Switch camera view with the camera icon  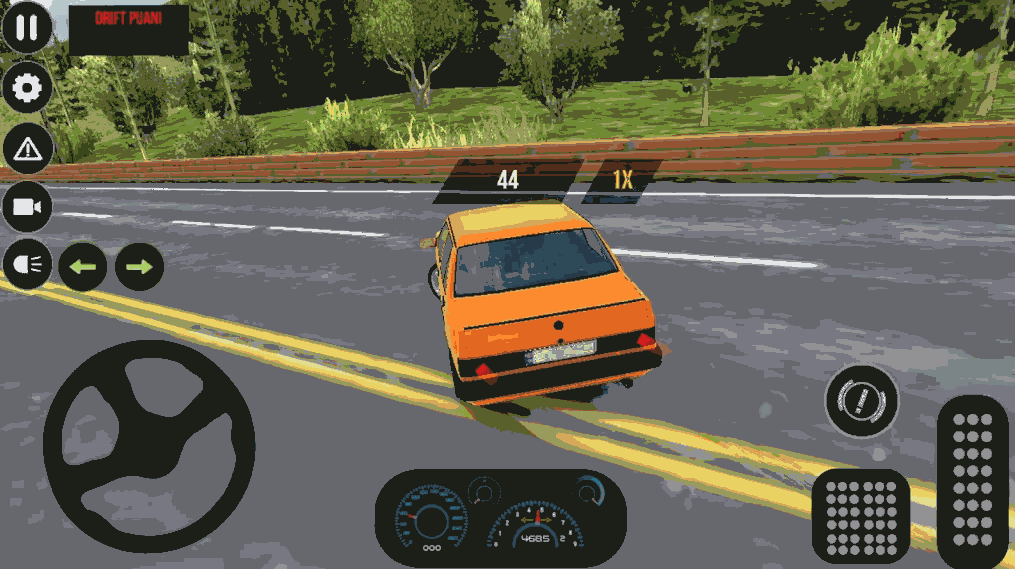click(27, 207)
